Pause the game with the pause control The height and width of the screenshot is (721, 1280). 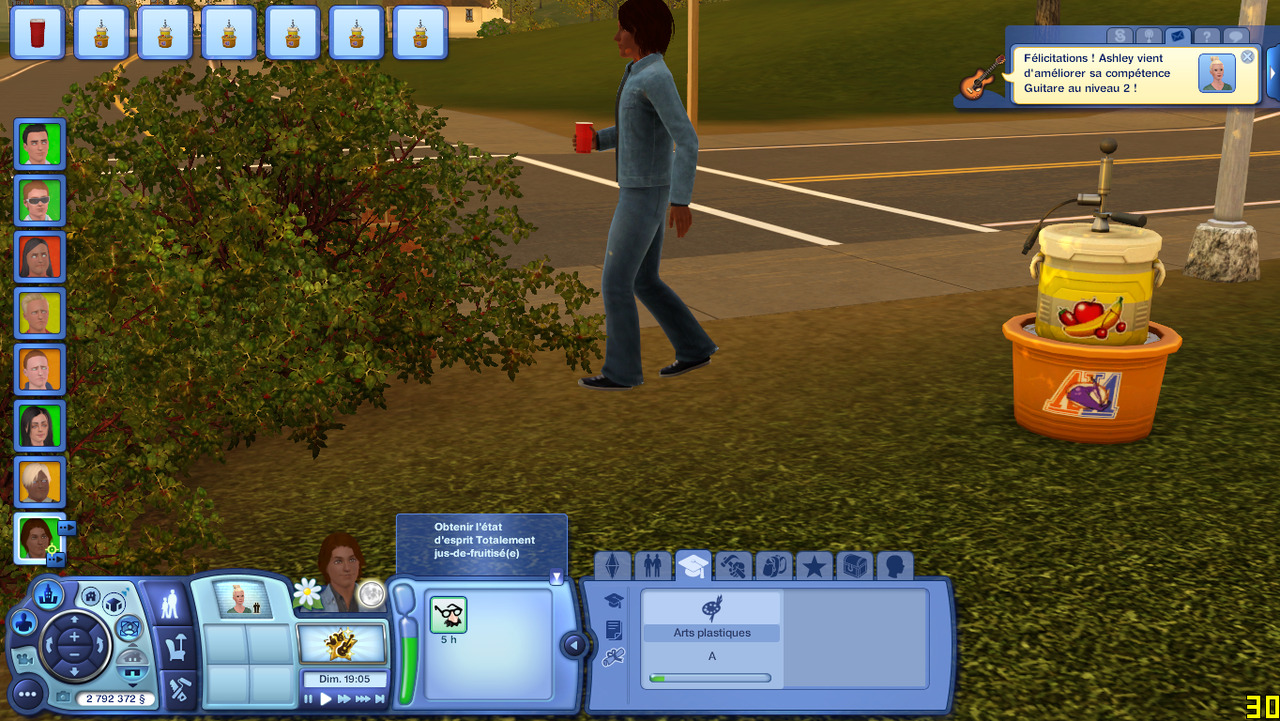[309, 700]
